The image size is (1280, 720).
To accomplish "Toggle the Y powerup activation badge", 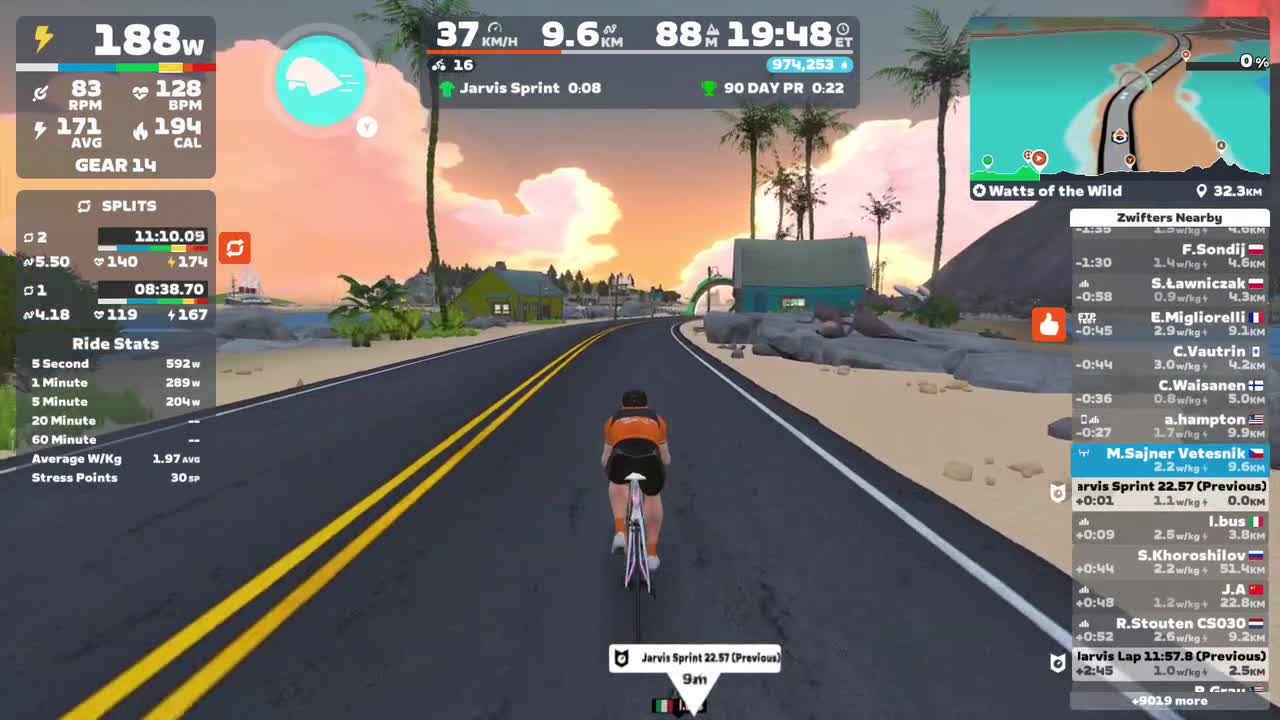I will coord(366,128).
